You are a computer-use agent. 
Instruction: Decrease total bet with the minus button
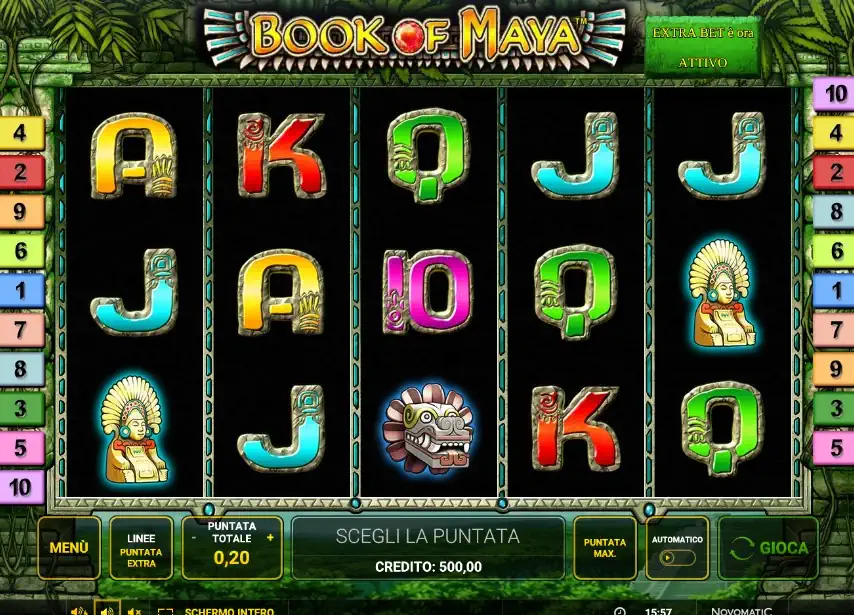(194, 538)
